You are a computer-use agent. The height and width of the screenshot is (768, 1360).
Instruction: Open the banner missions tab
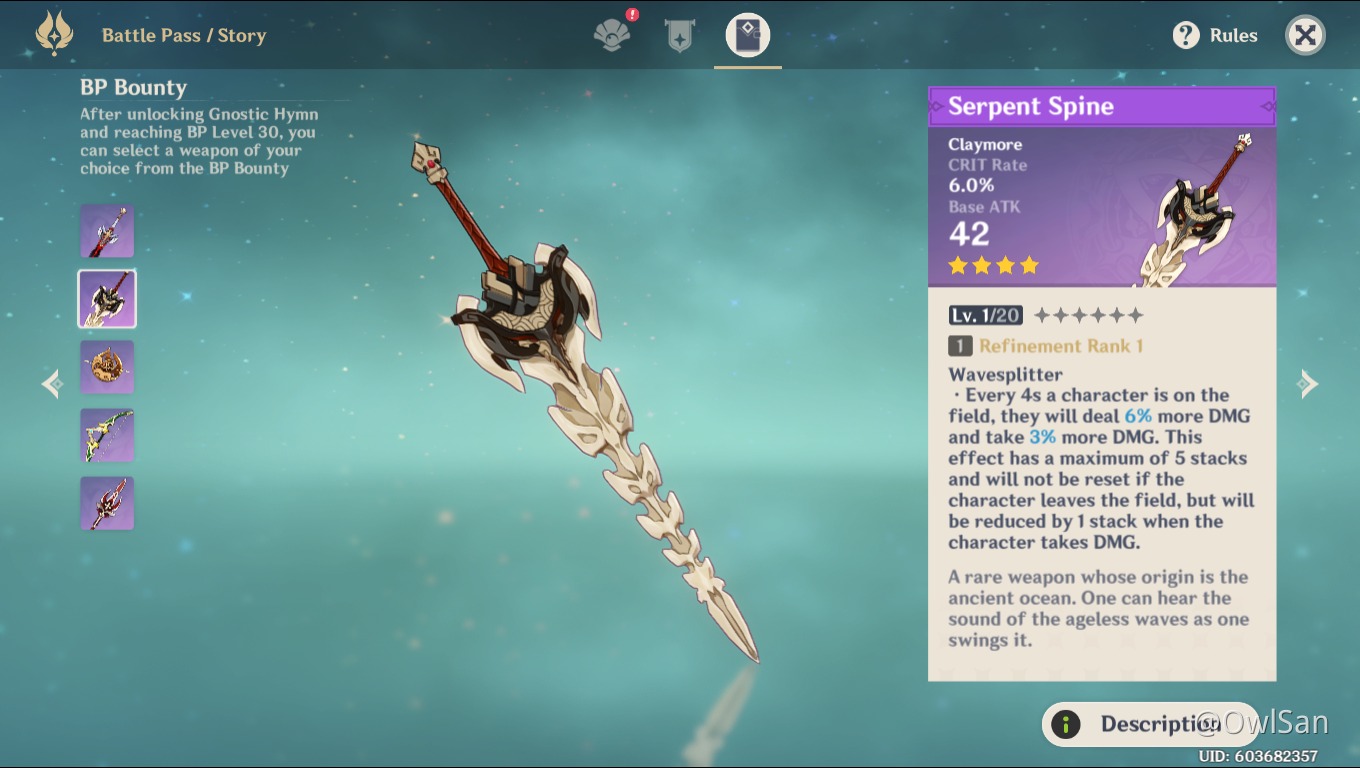[679, 36]
